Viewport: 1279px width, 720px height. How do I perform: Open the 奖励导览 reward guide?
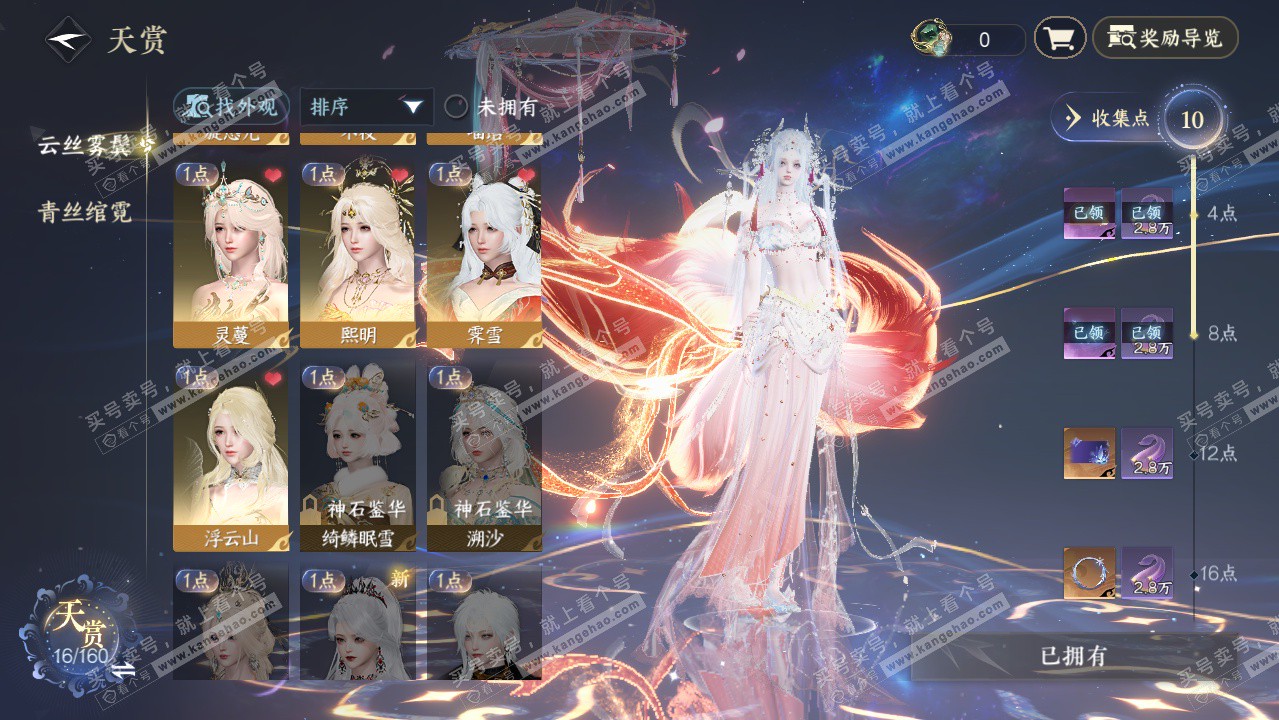[1165, 39]
